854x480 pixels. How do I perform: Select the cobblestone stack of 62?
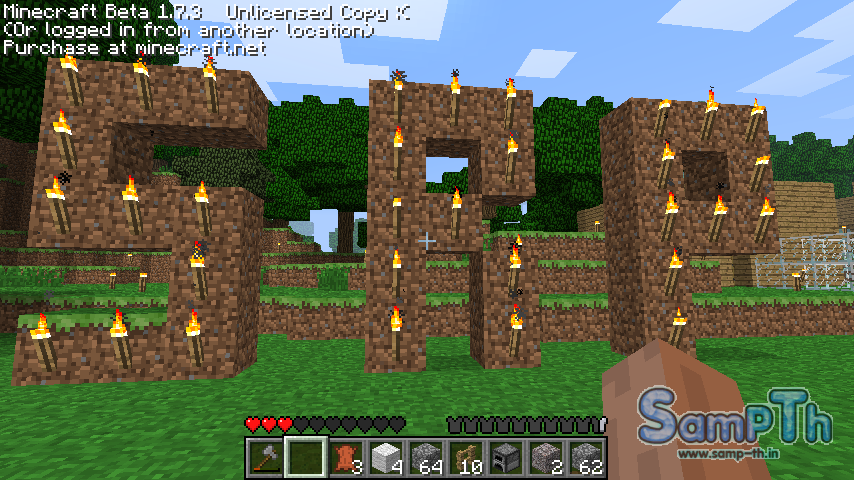586,458
